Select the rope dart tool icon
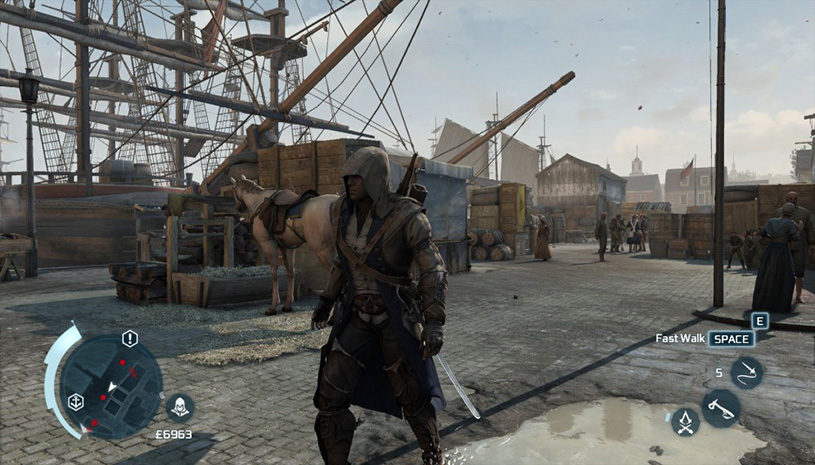The height and width of the screenshot is (465, 815). pyautogui.click(x=746, y=372)
